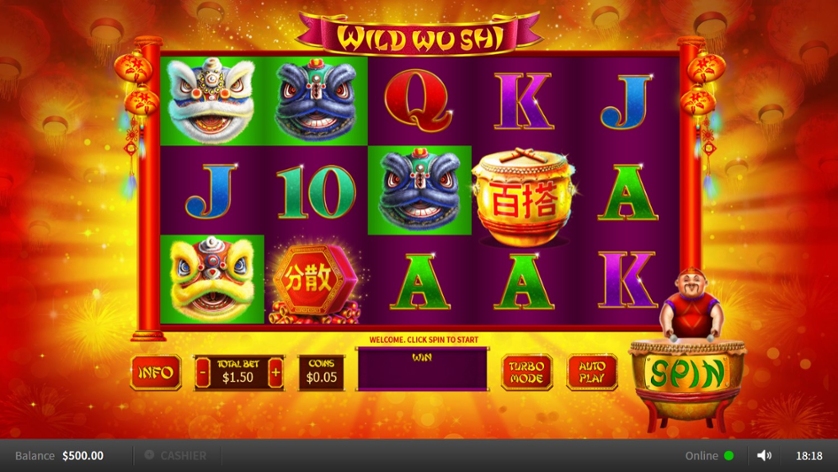Increase total bet with plus button

(x=275, y=373)
